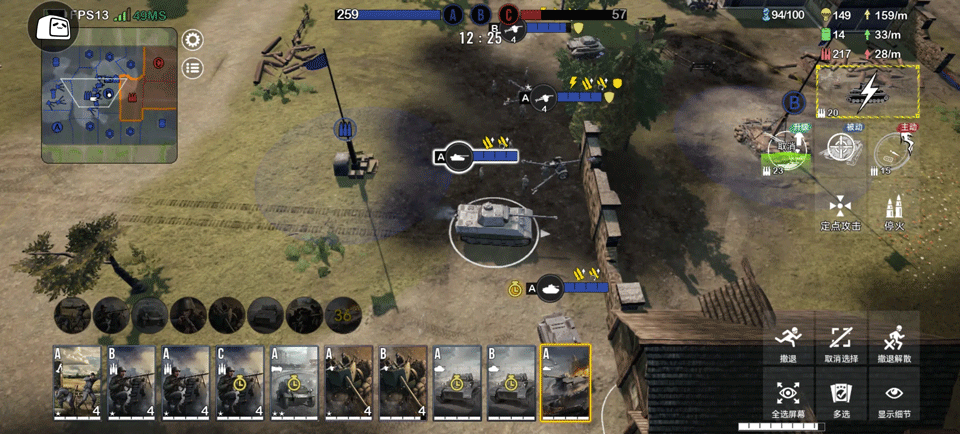
Task: Show details (显示细节) eye button
Action: (x=894, y=397)
